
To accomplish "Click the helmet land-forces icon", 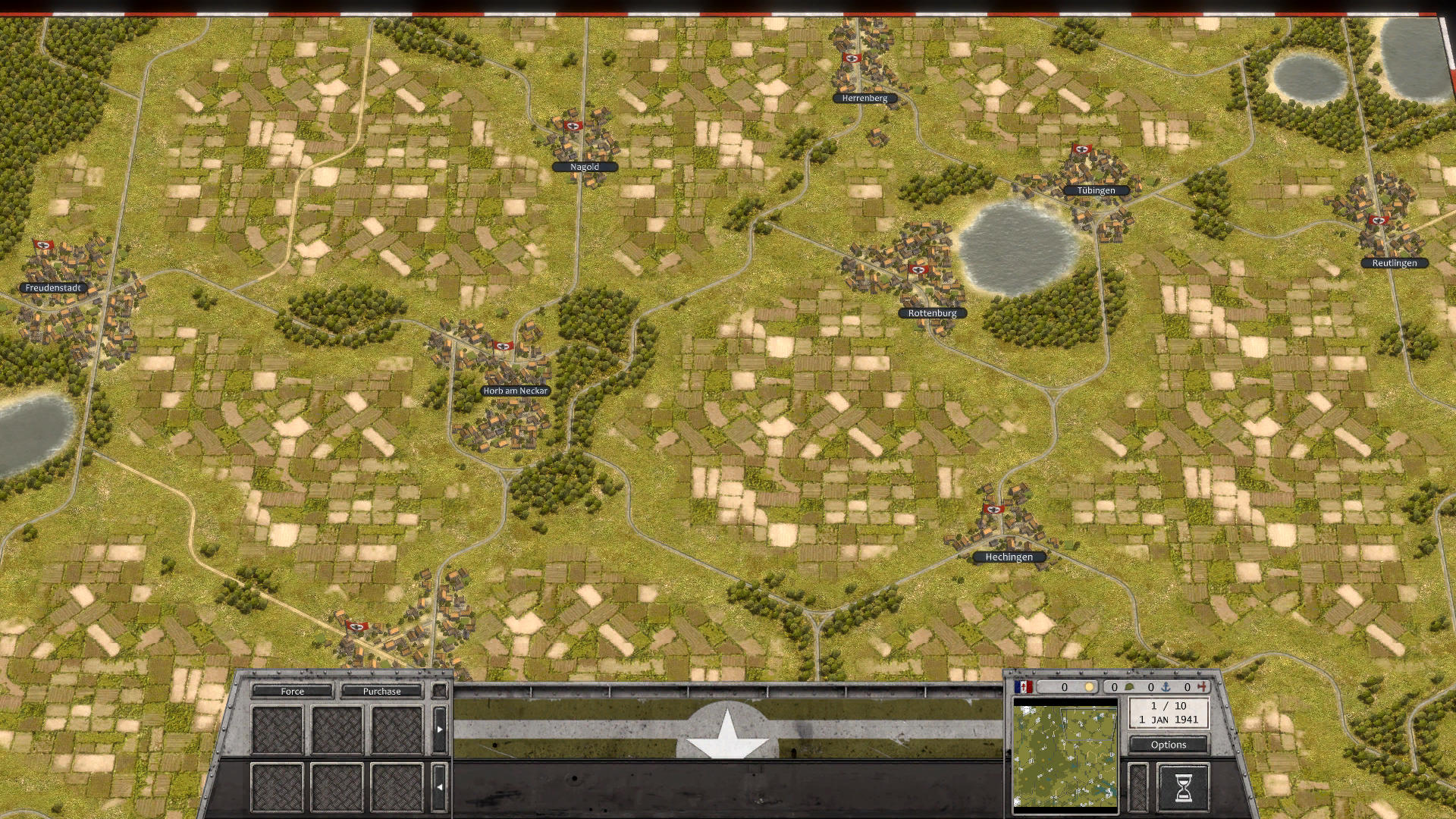I will (x=1129, y=689).
